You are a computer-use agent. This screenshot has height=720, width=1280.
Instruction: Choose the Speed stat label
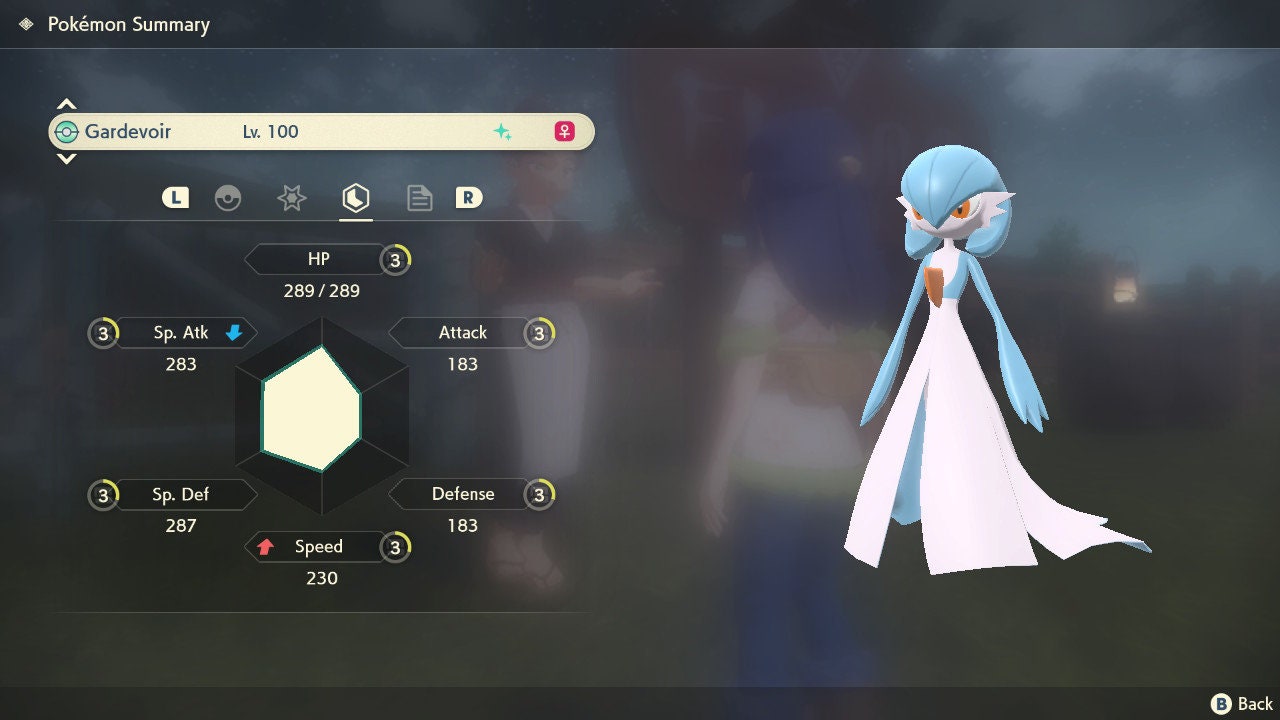[316, 547]
